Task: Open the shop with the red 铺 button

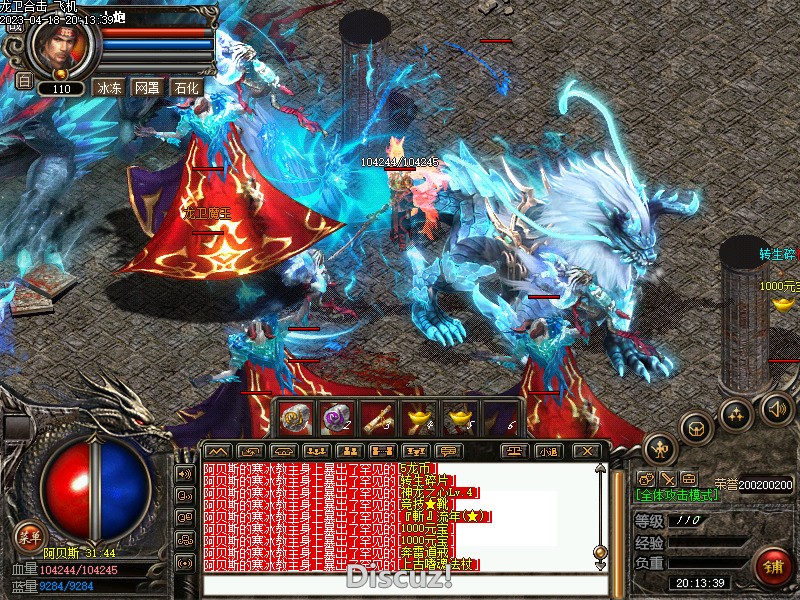Action: pos(773,567)
